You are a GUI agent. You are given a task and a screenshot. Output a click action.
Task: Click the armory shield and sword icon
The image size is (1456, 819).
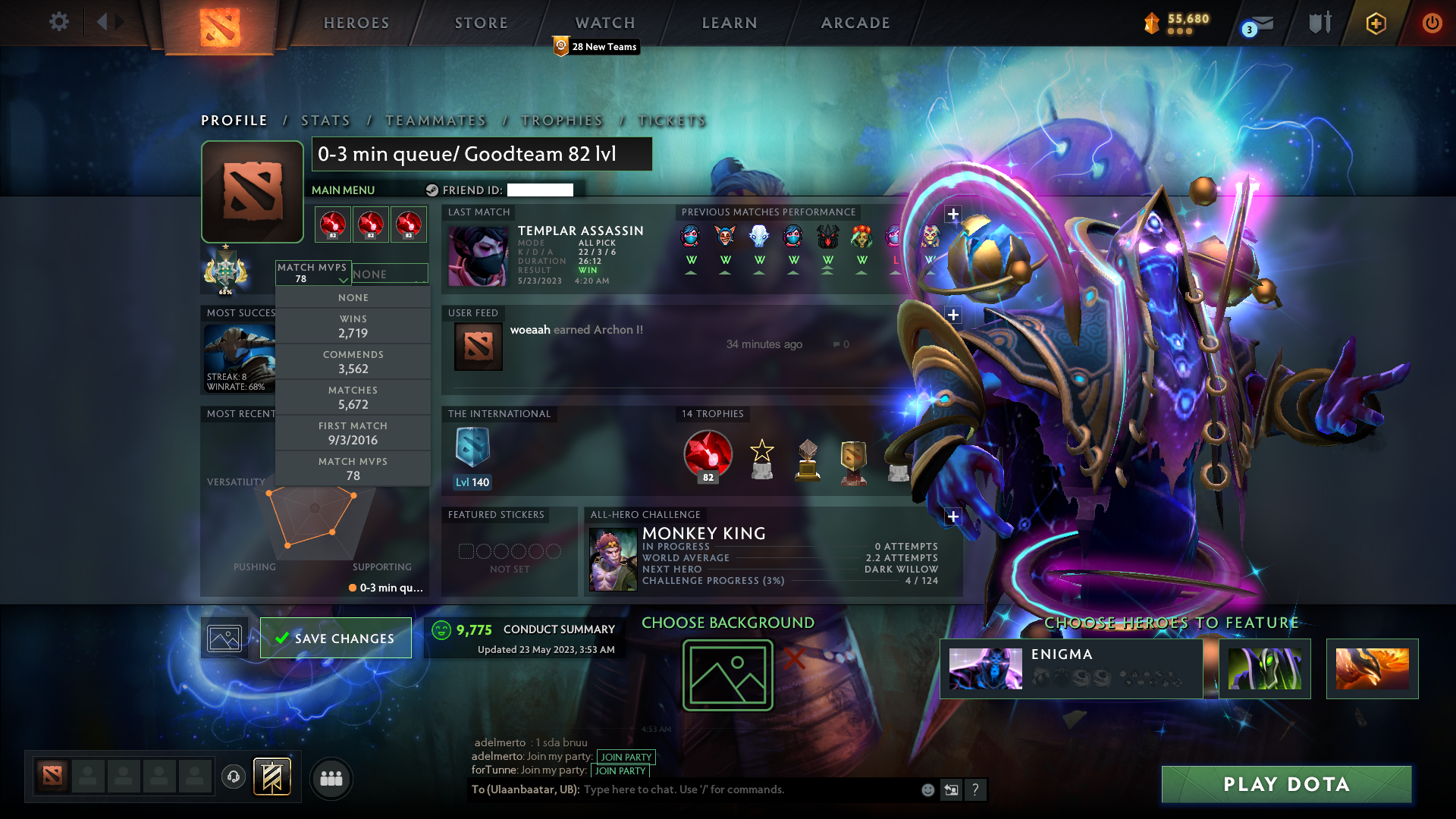1319,23
